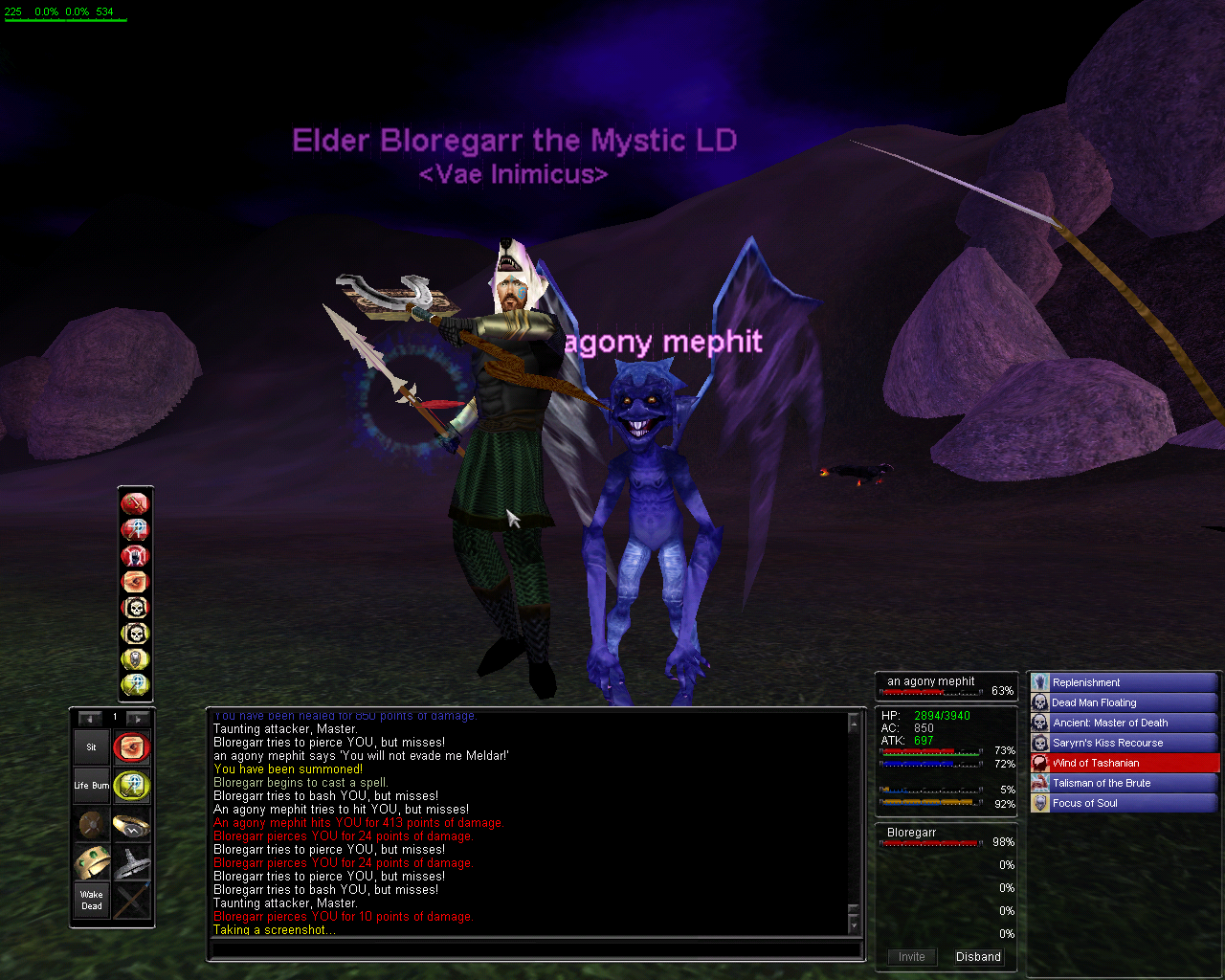The height and width of the screenshot is (980, 1225).
Task: Select the Talisman of the Brute buff
Action: pos(1124,783)
